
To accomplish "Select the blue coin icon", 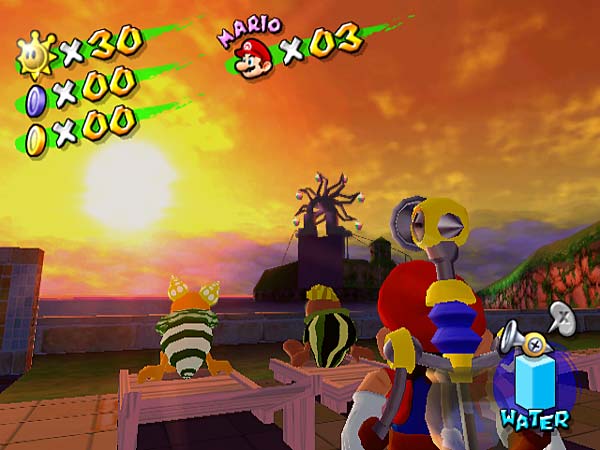I will [36, 96].
